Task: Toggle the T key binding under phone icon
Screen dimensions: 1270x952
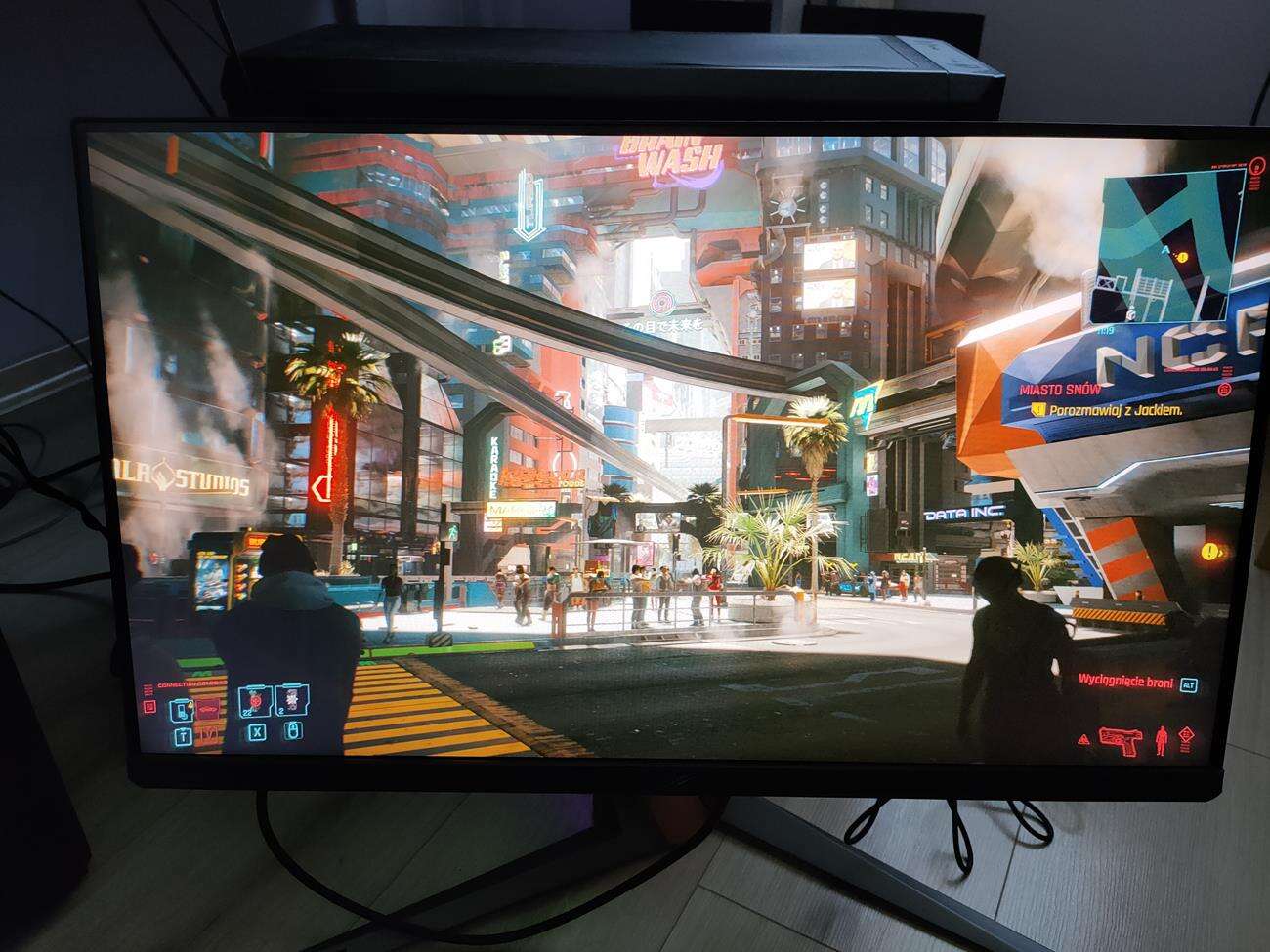Action: coord(182,734)
